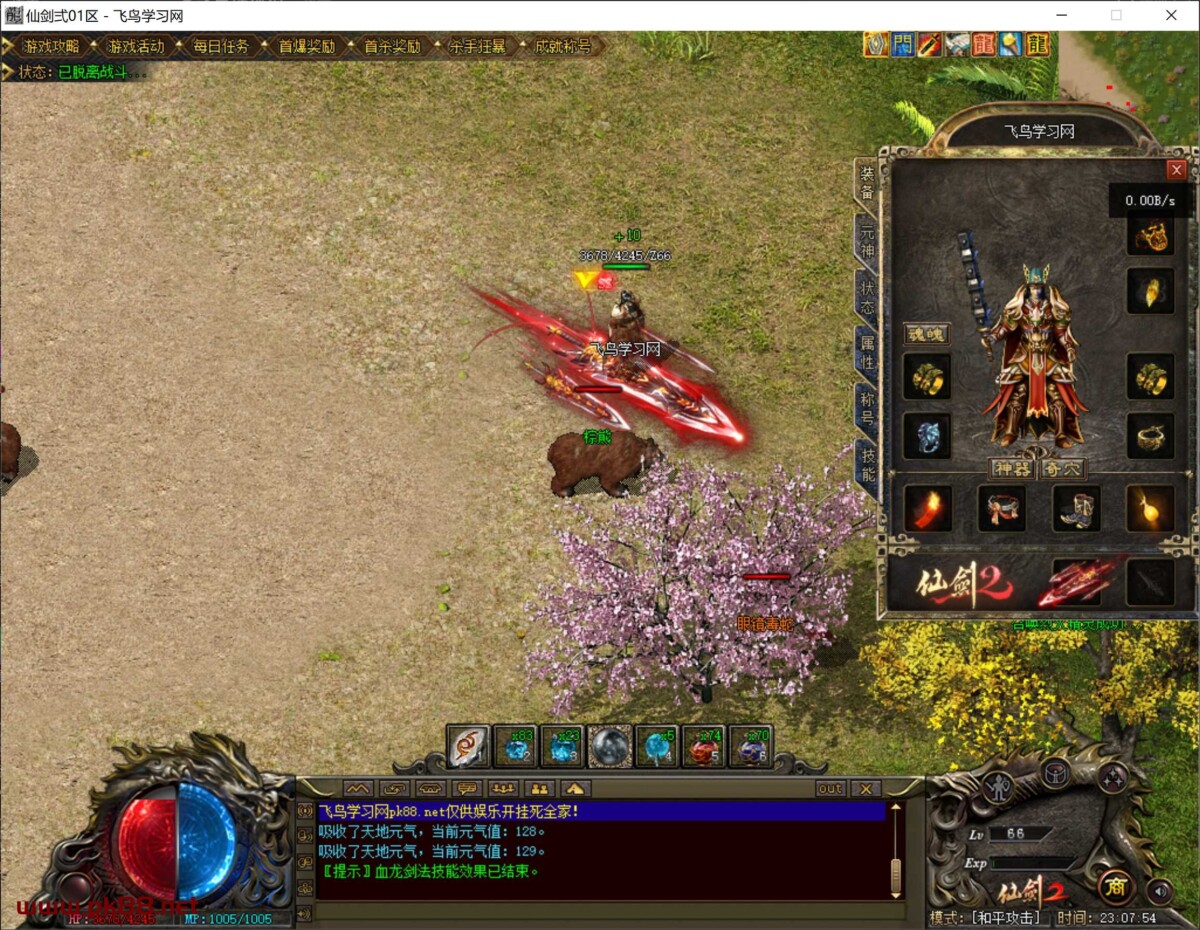Open the 神器 artifact button
This screenshot has width=1200, height=930.
tap(1010, 468)
